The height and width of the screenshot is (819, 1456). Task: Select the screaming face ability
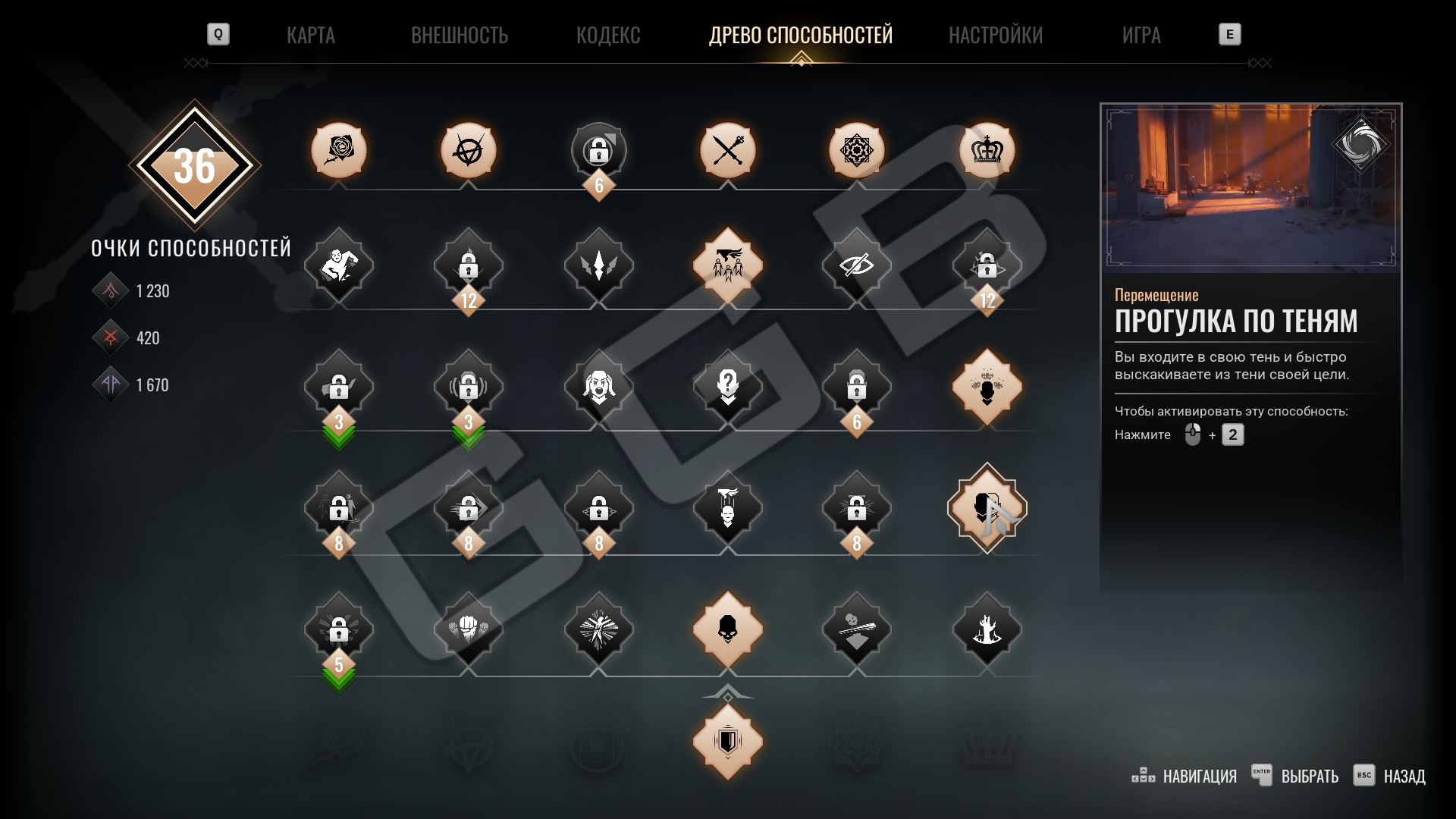point(598,387)
